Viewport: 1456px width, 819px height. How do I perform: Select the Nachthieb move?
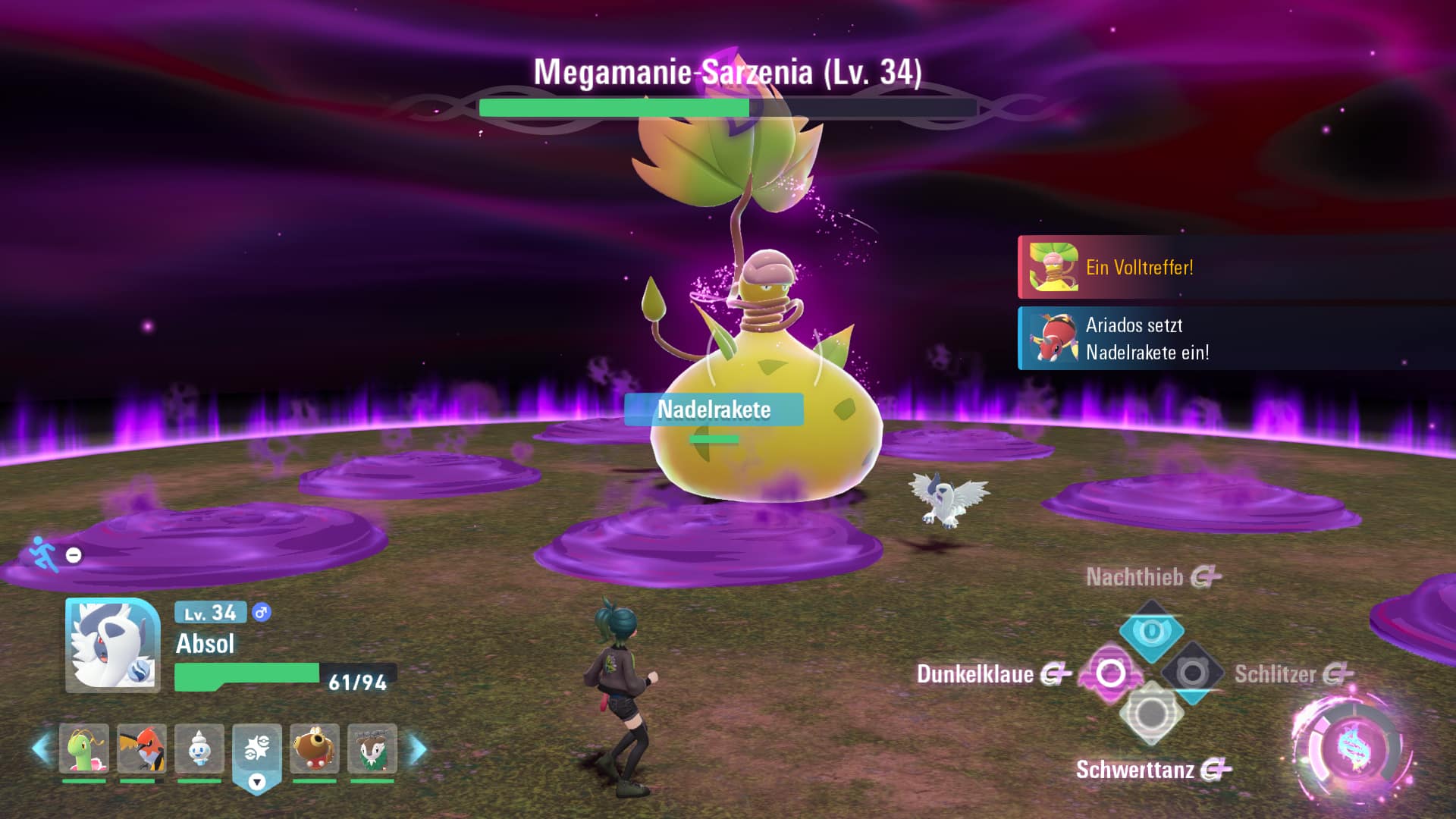[1151, 631]
